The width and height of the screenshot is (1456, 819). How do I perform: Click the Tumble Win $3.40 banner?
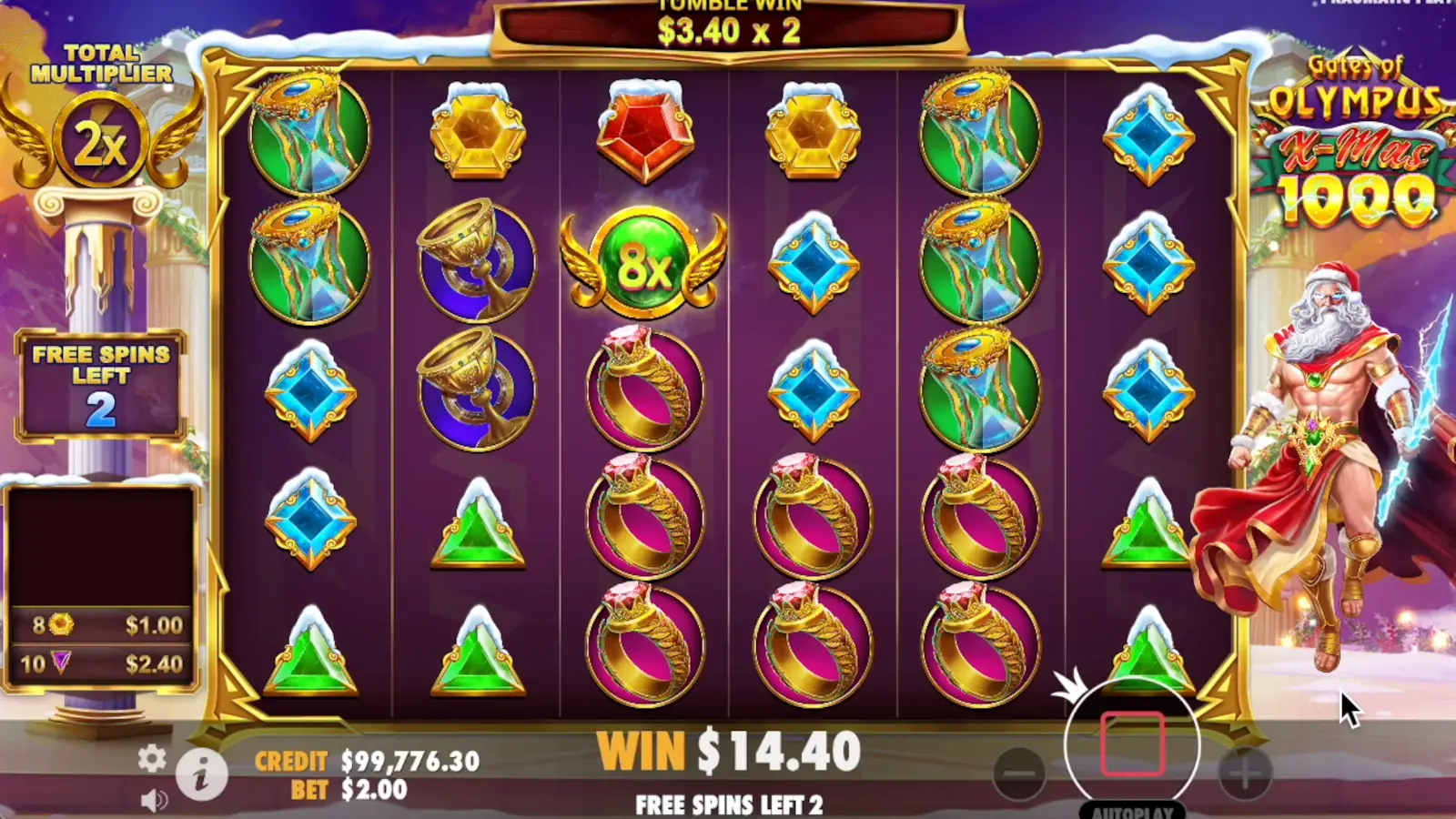tap(728, 27)
